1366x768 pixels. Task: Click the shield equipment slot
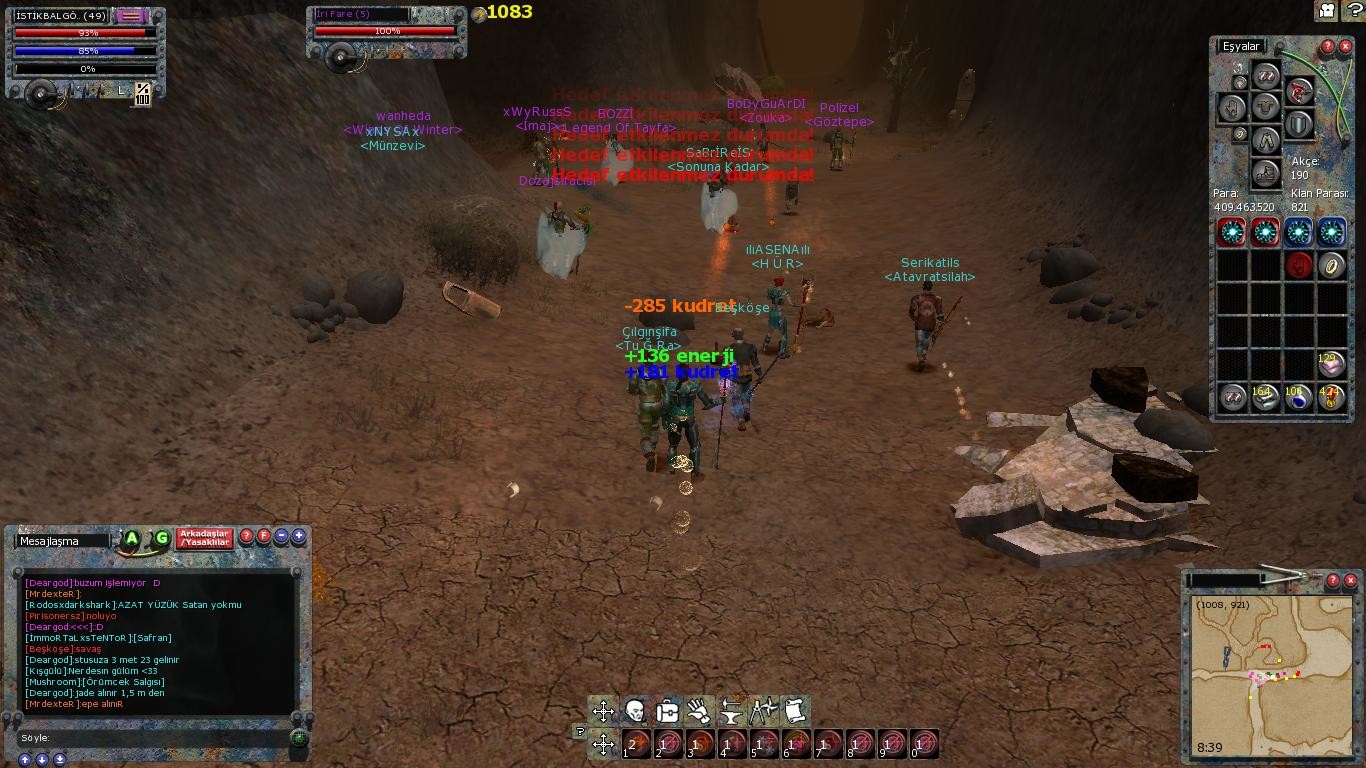tap(1298, 125)
